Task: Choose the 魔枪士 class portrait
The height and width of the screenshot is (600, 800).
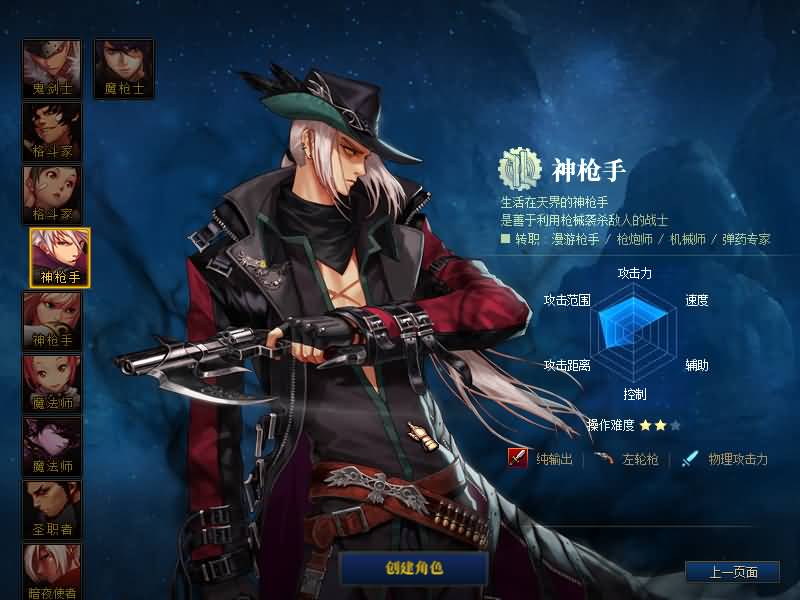Action: click(124, 68)
